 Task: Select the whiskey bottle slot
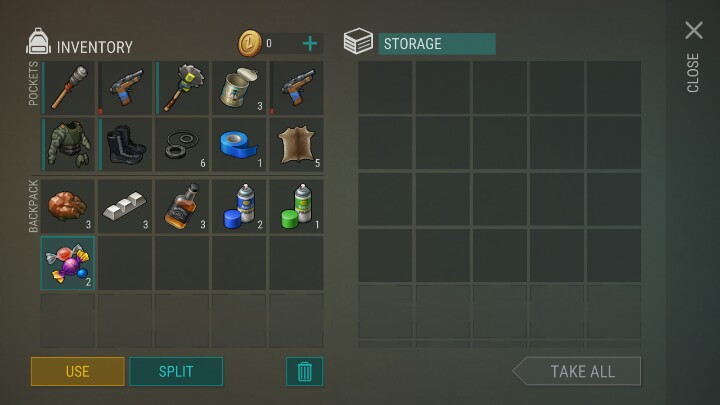tap(182, 205)
